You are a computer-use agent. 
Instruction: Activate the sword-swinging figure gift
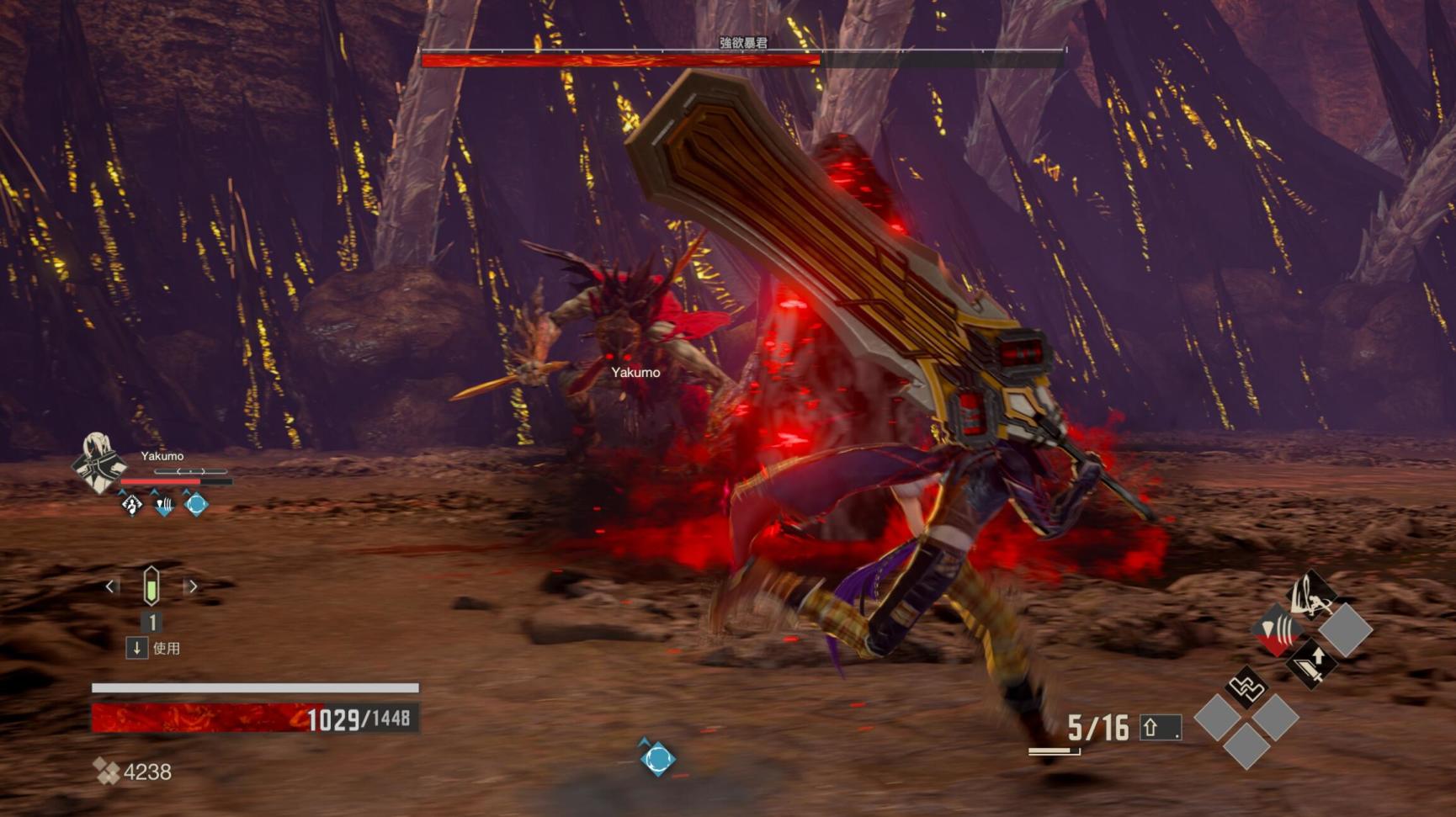pyautogui.click(x=1311, y=595)
